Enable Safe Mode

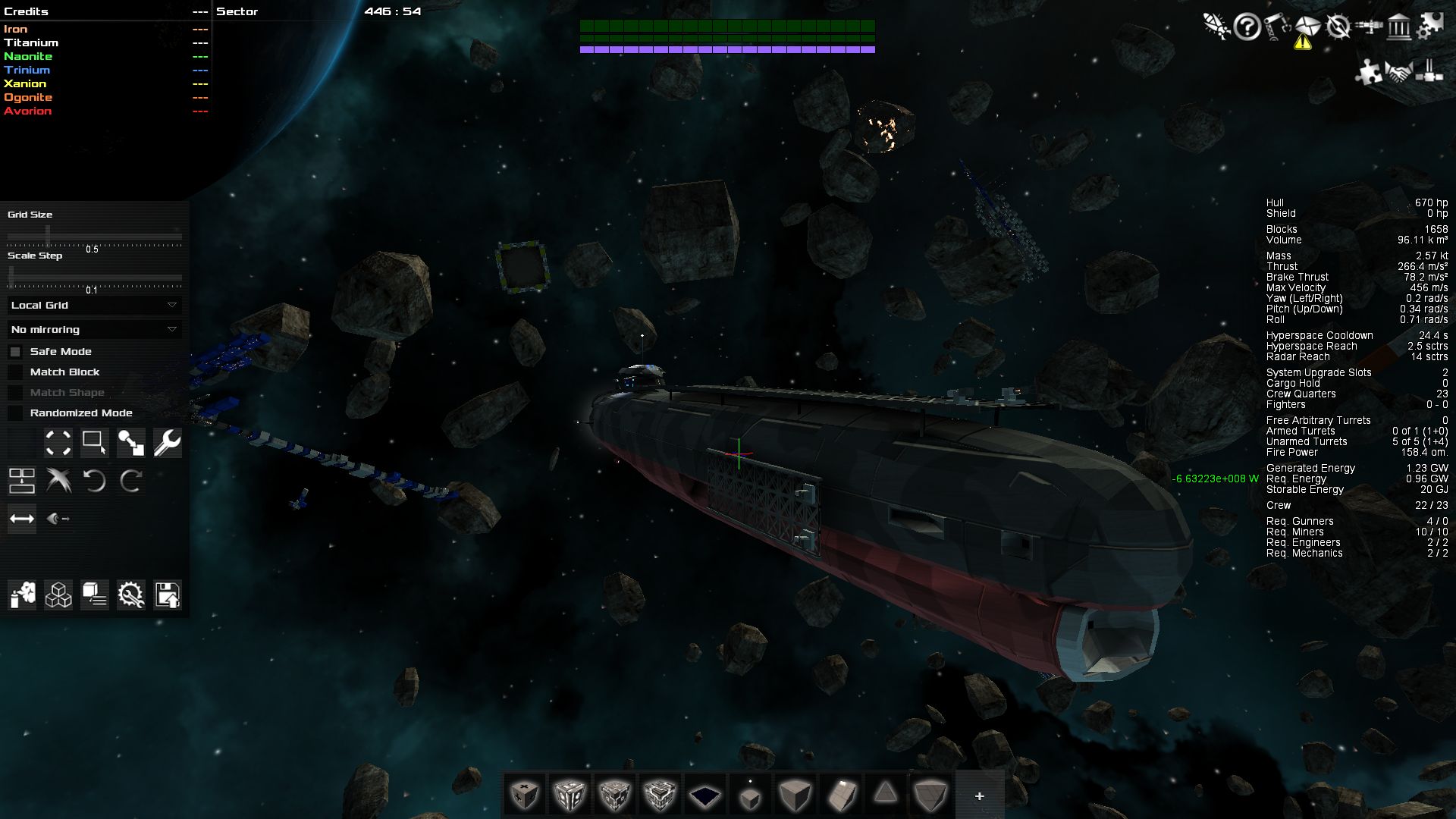coord(16,351)
